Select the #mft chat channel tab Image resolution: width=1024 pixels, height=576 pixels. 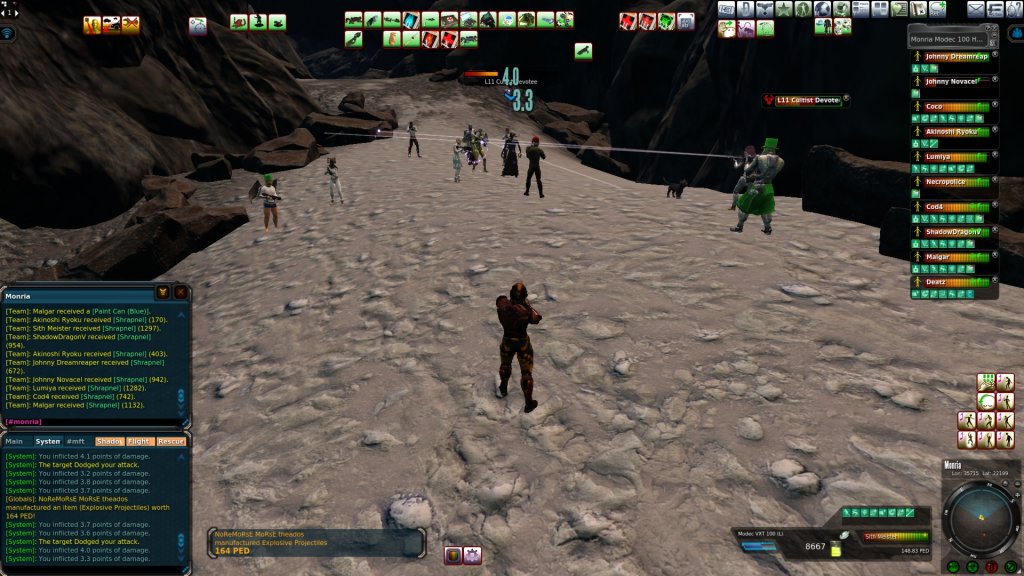pyautogui.click(x=76, y=441)
